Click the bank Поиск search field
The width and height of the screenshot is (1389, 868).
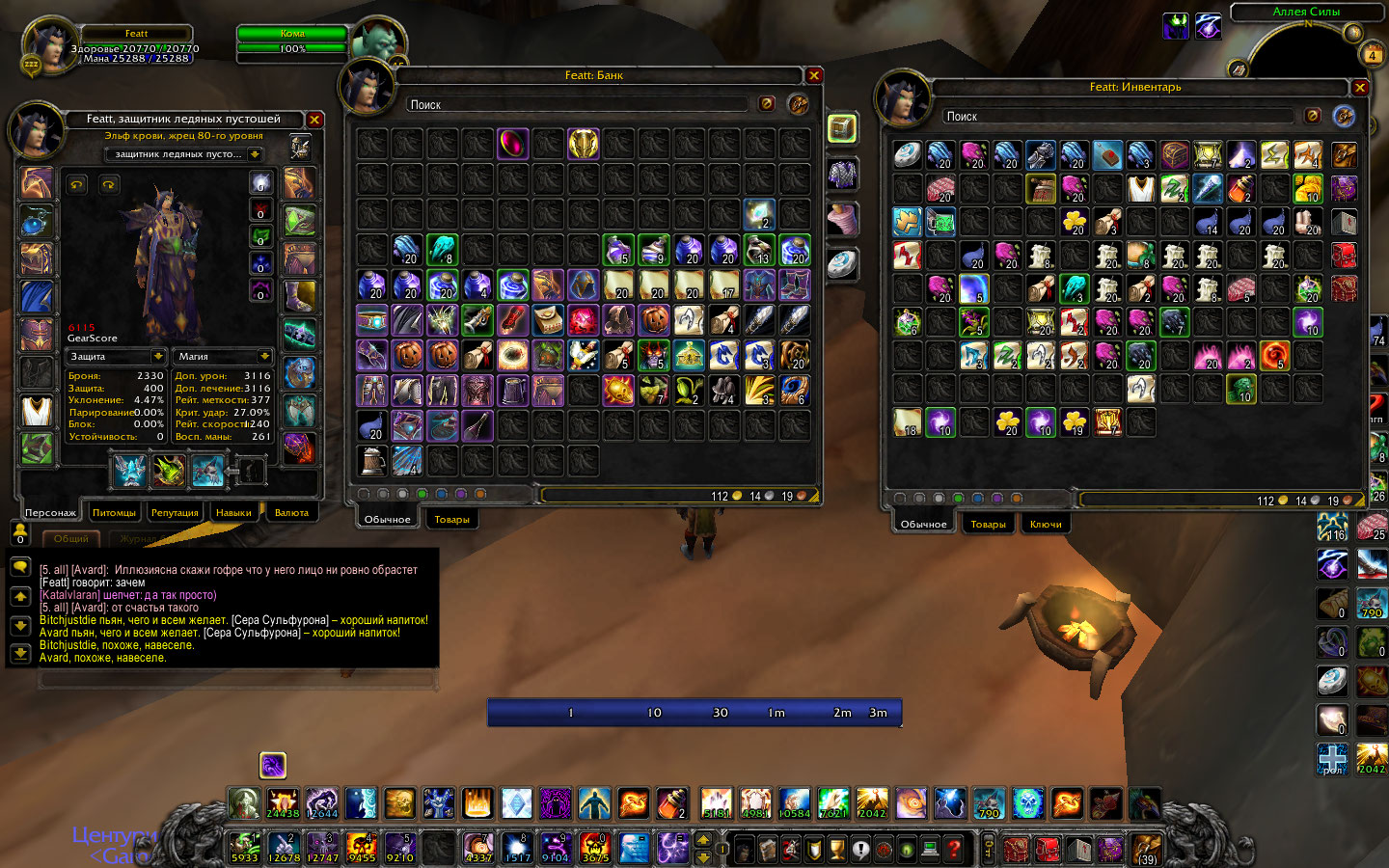[x=579, y=104]
